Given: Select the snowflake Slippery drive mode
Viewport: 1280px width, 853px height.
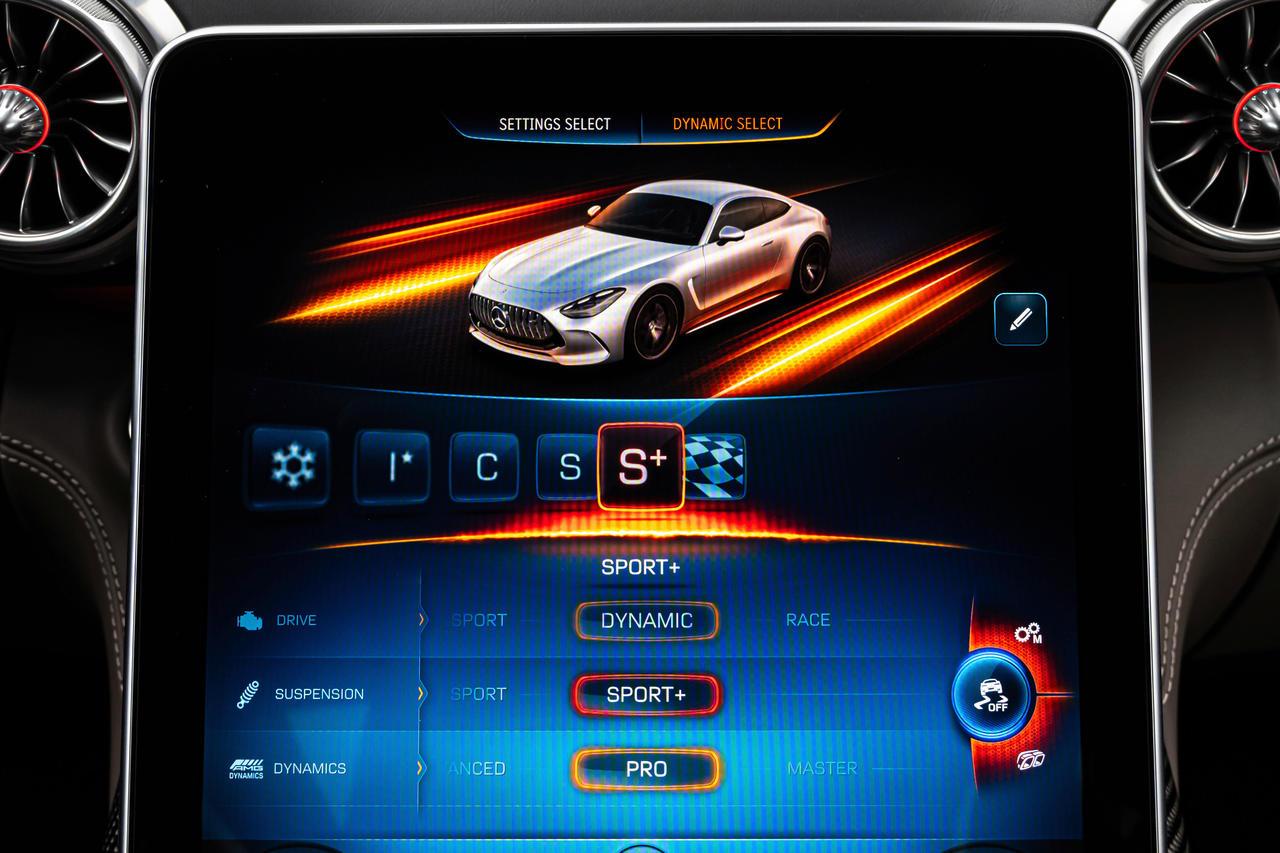Looking at the screenshot, I should coord(289,465).
